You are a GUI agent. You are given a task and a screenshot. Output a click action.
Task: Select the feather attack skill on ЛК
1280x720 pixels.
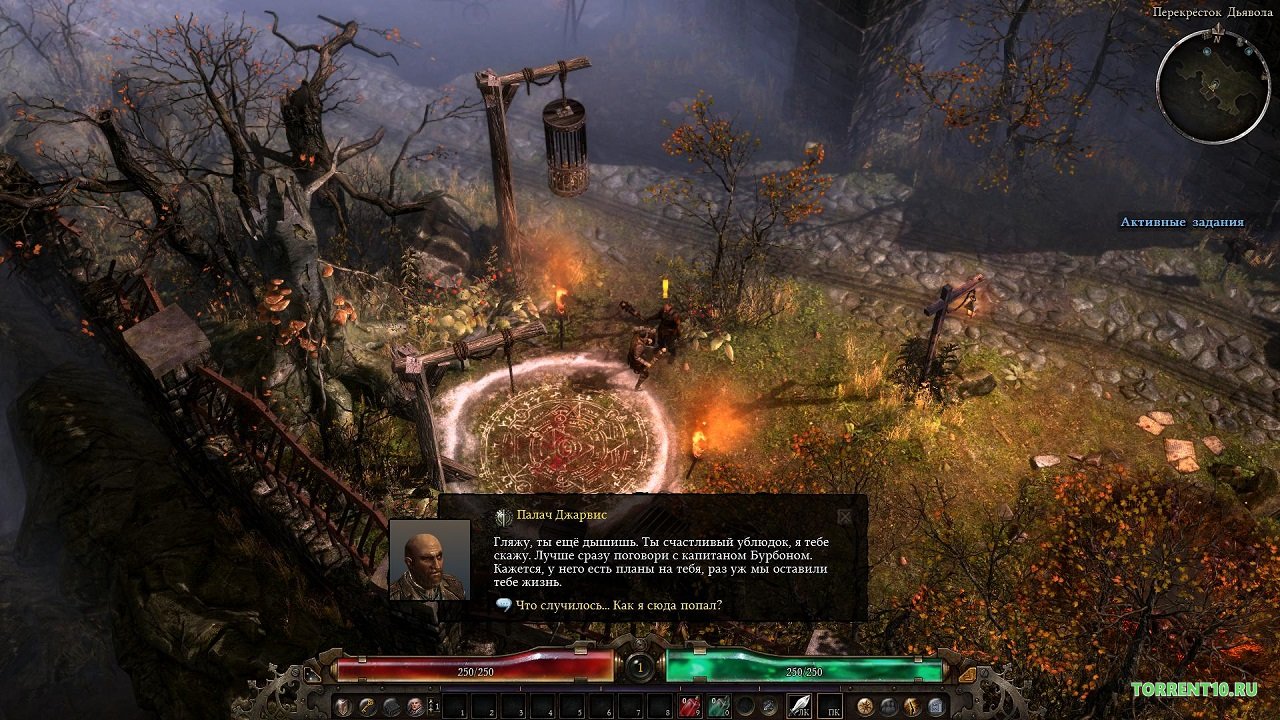click(x=800, y=706)
